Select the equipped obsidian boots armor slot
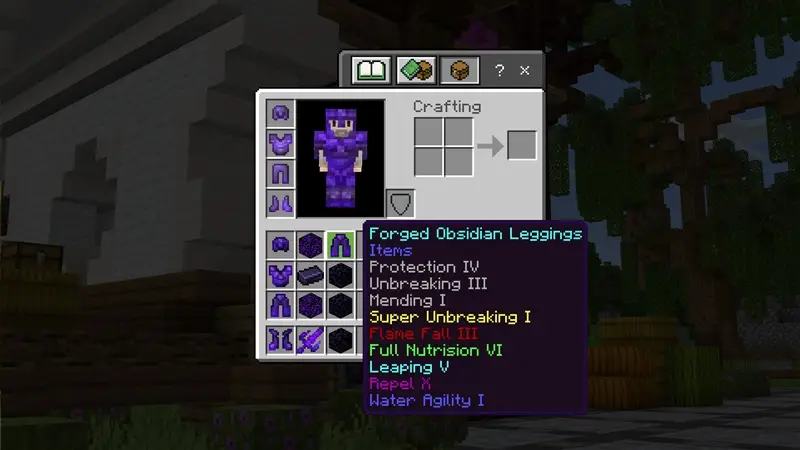 (x=280, y=203)
